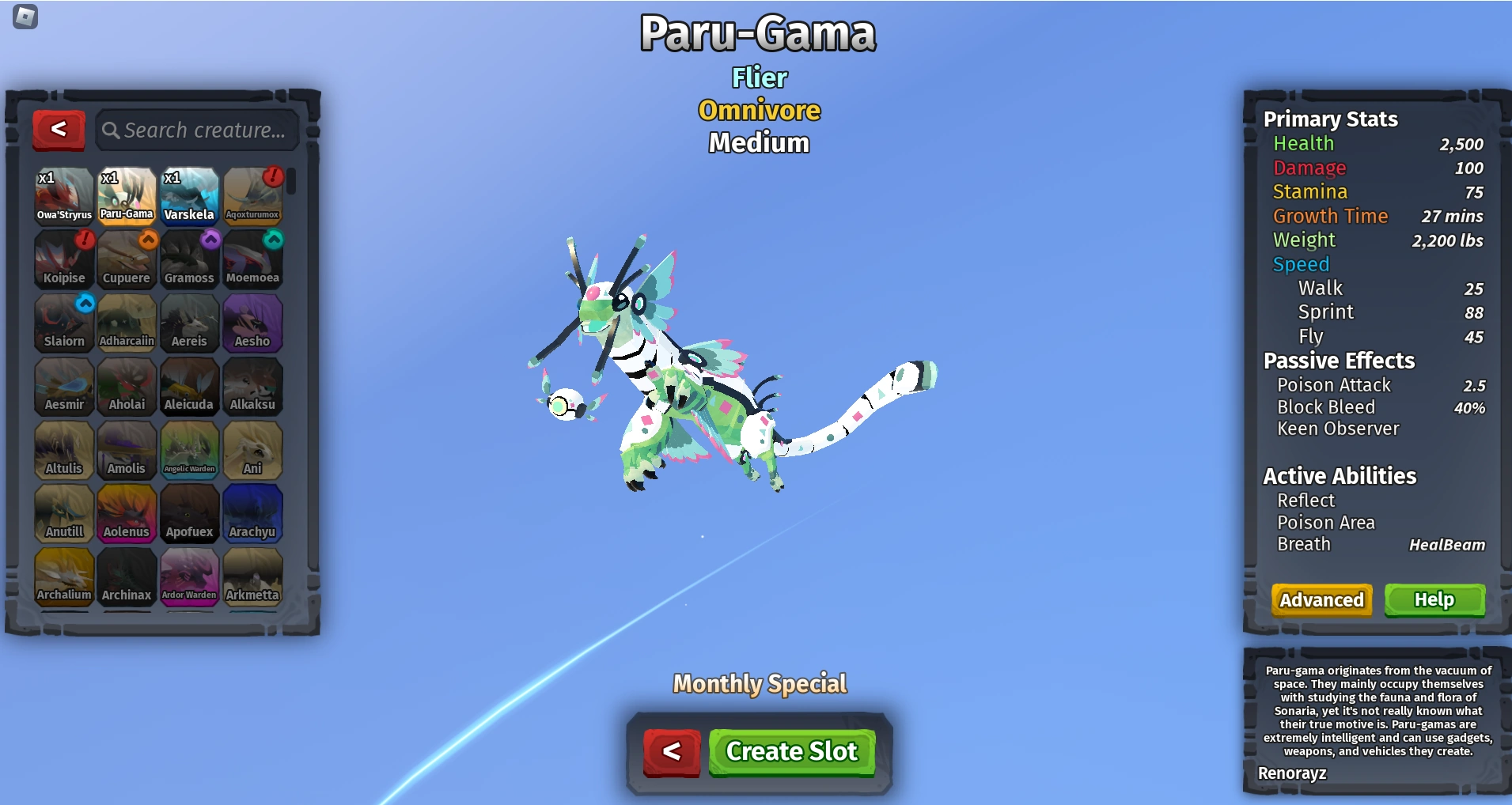Select the Owa'Stryrus creature thumbnail
Screen dimensions: 1512x805
pos(63,195)
